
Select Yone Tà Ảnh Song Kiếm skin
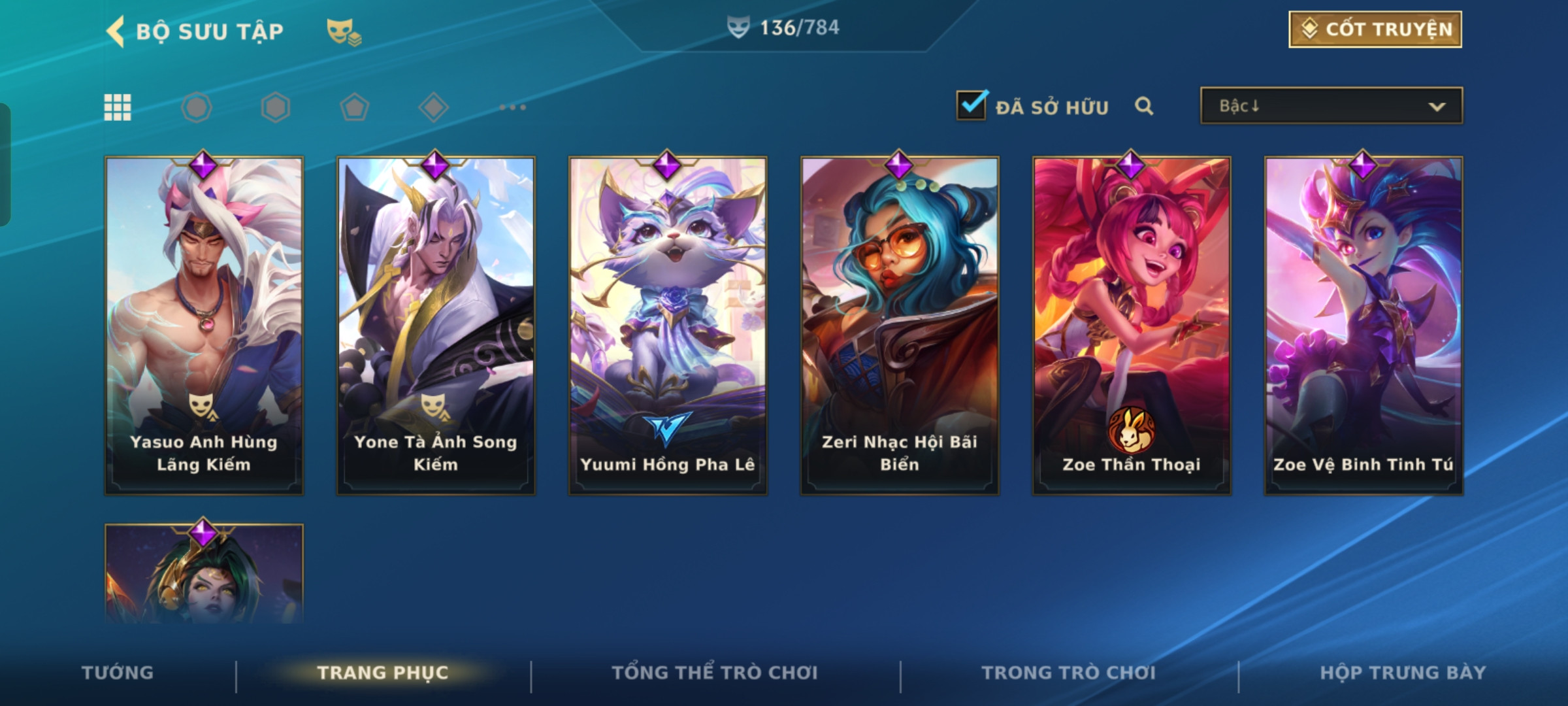(436, 325)
